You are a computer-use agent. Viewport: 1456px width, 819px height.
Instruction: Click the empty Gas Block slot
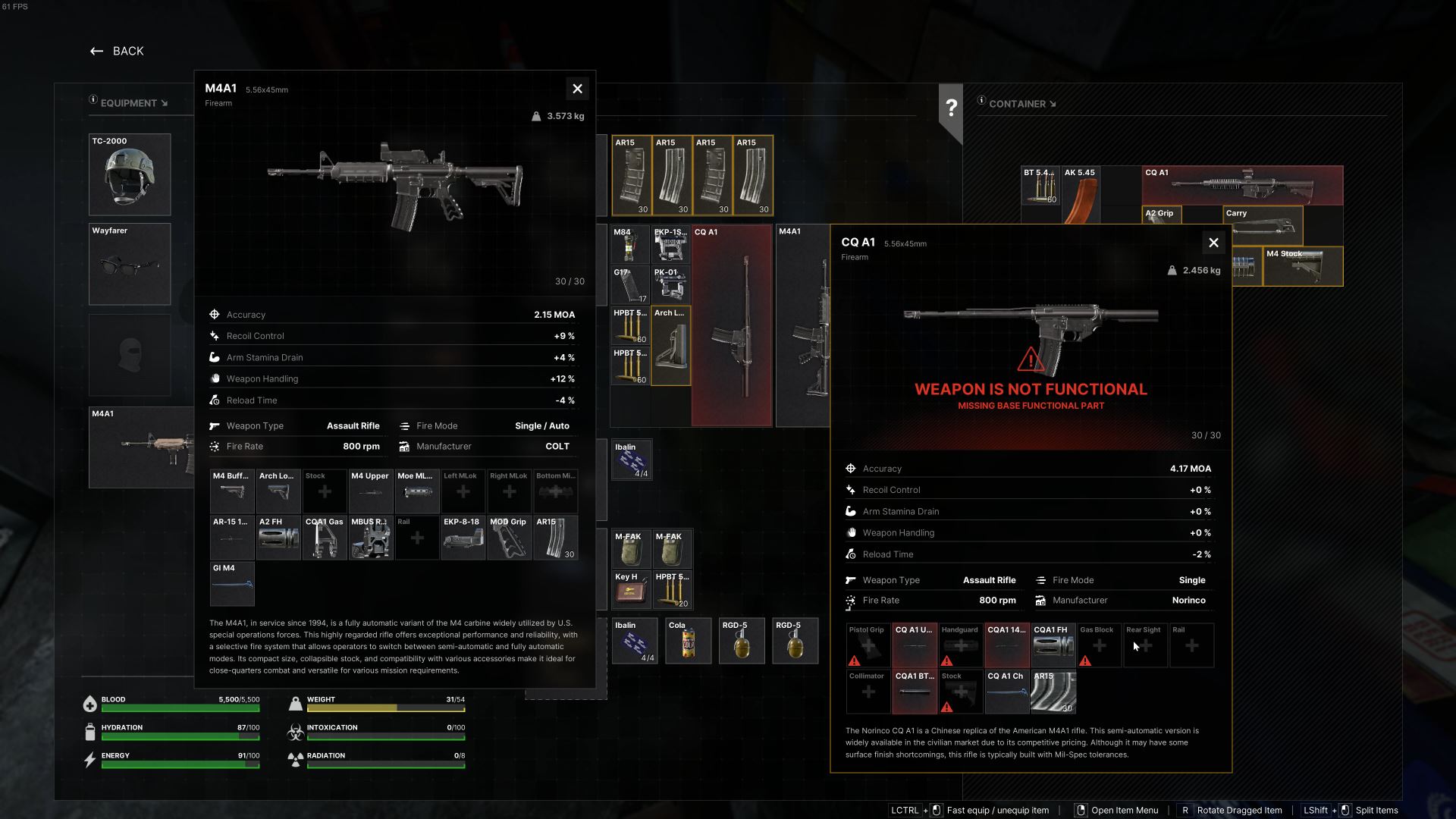point(1099,645)
